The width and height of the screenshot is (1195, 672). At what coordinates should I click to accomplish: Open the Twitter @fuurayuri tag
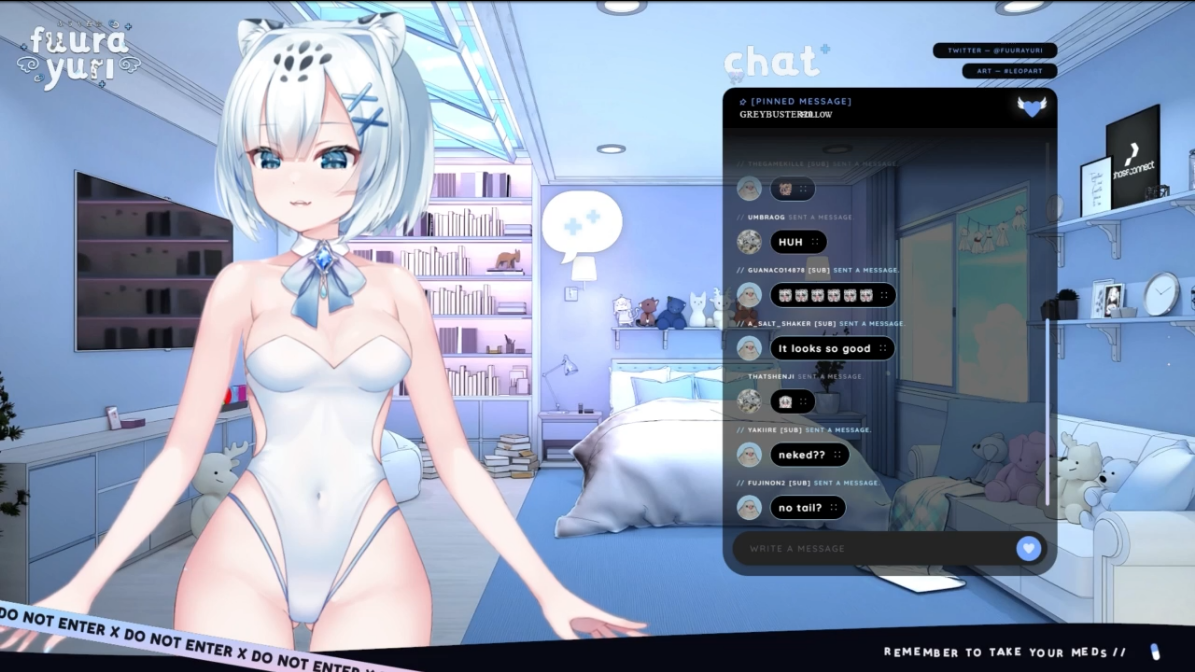coord(994,50)
